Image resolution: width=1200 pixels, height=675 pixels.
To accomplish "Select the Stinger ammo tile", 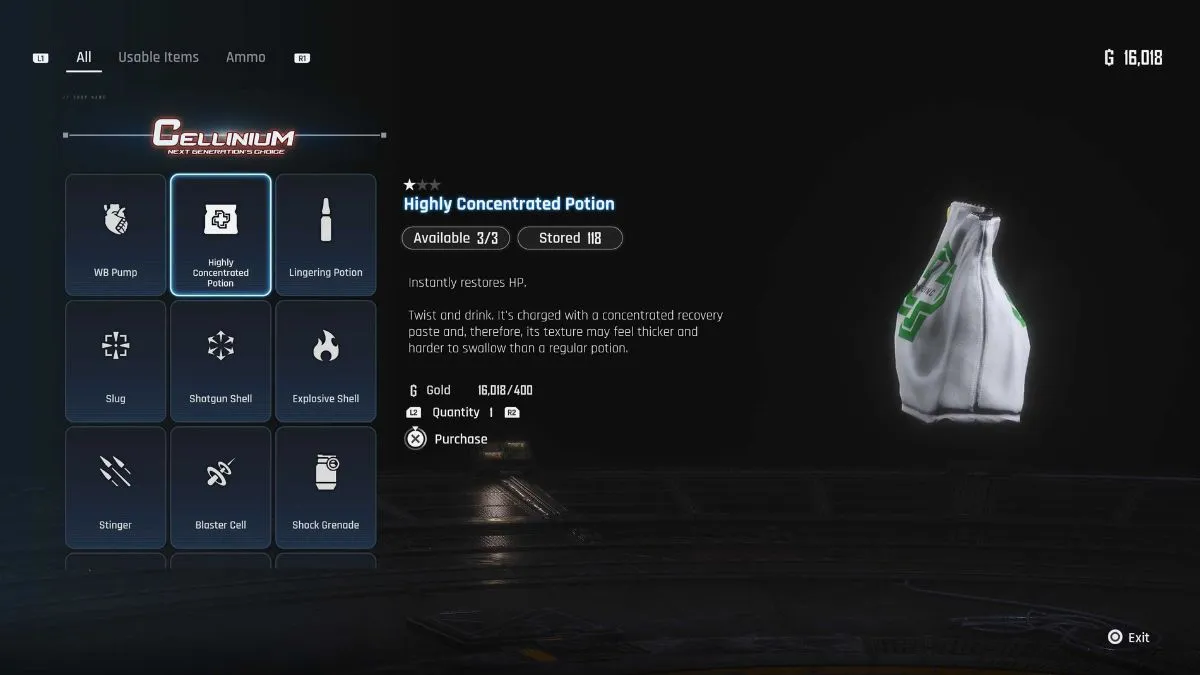I will point(116,487).
